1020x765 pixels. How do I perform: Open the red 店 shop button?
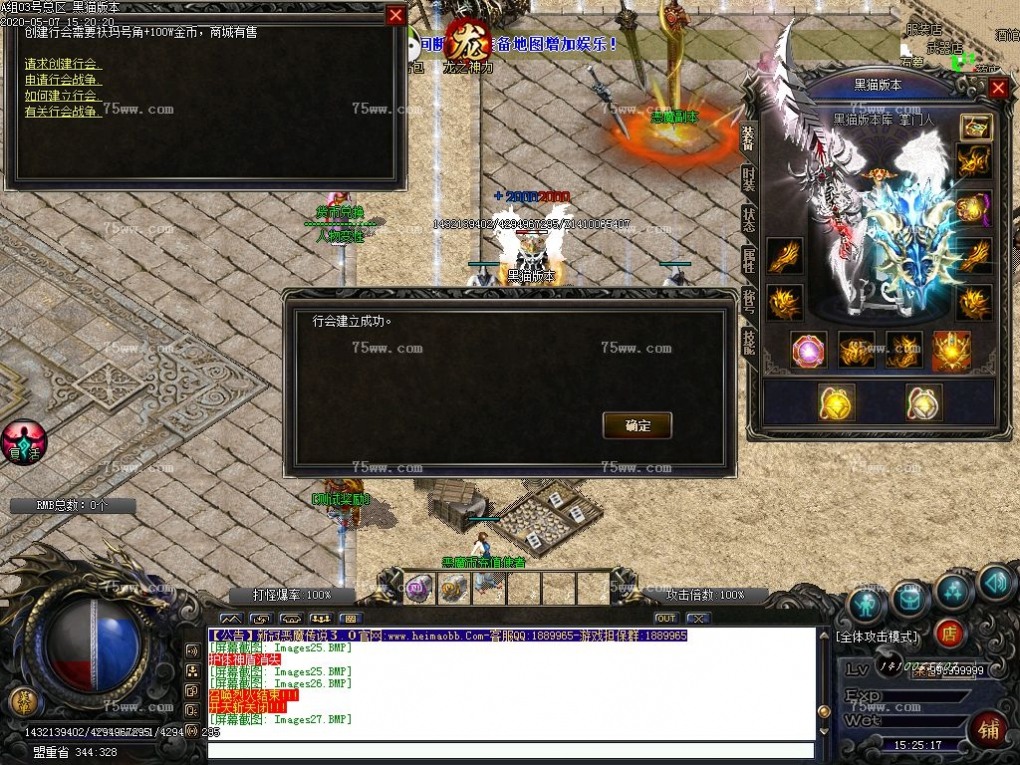point(949,633)
